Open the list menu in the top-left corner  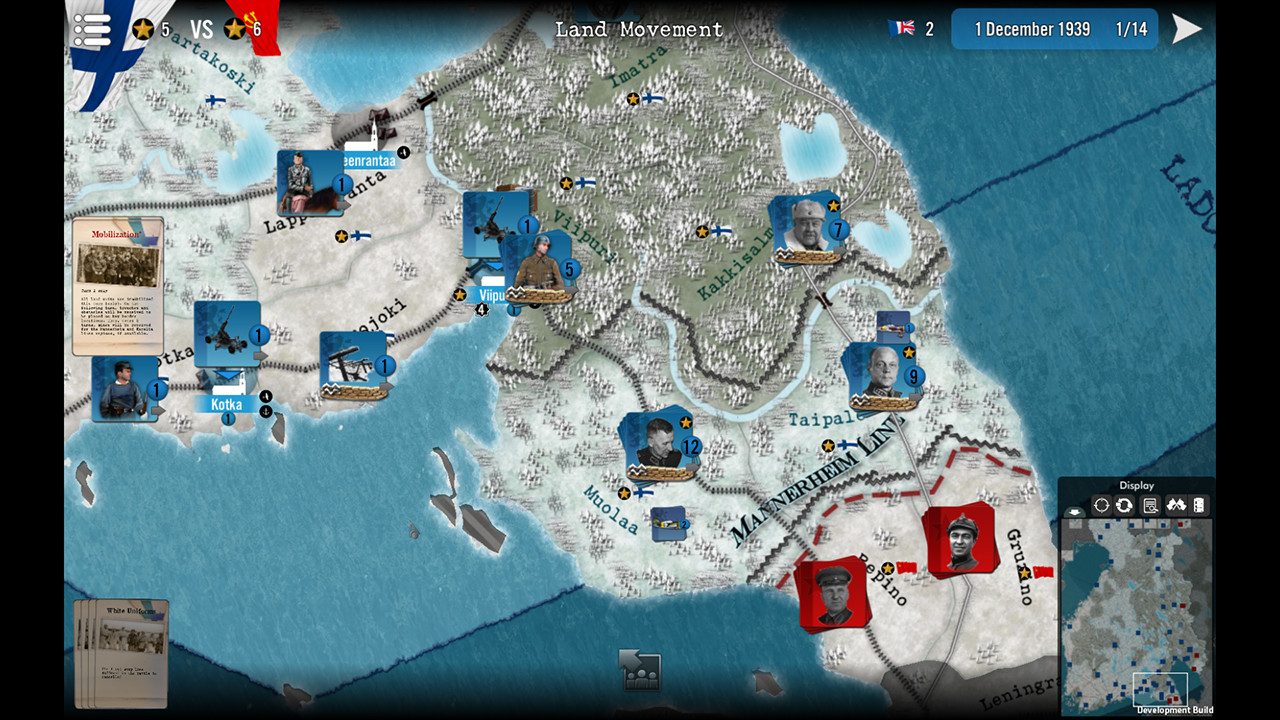(x=92, y=29)
